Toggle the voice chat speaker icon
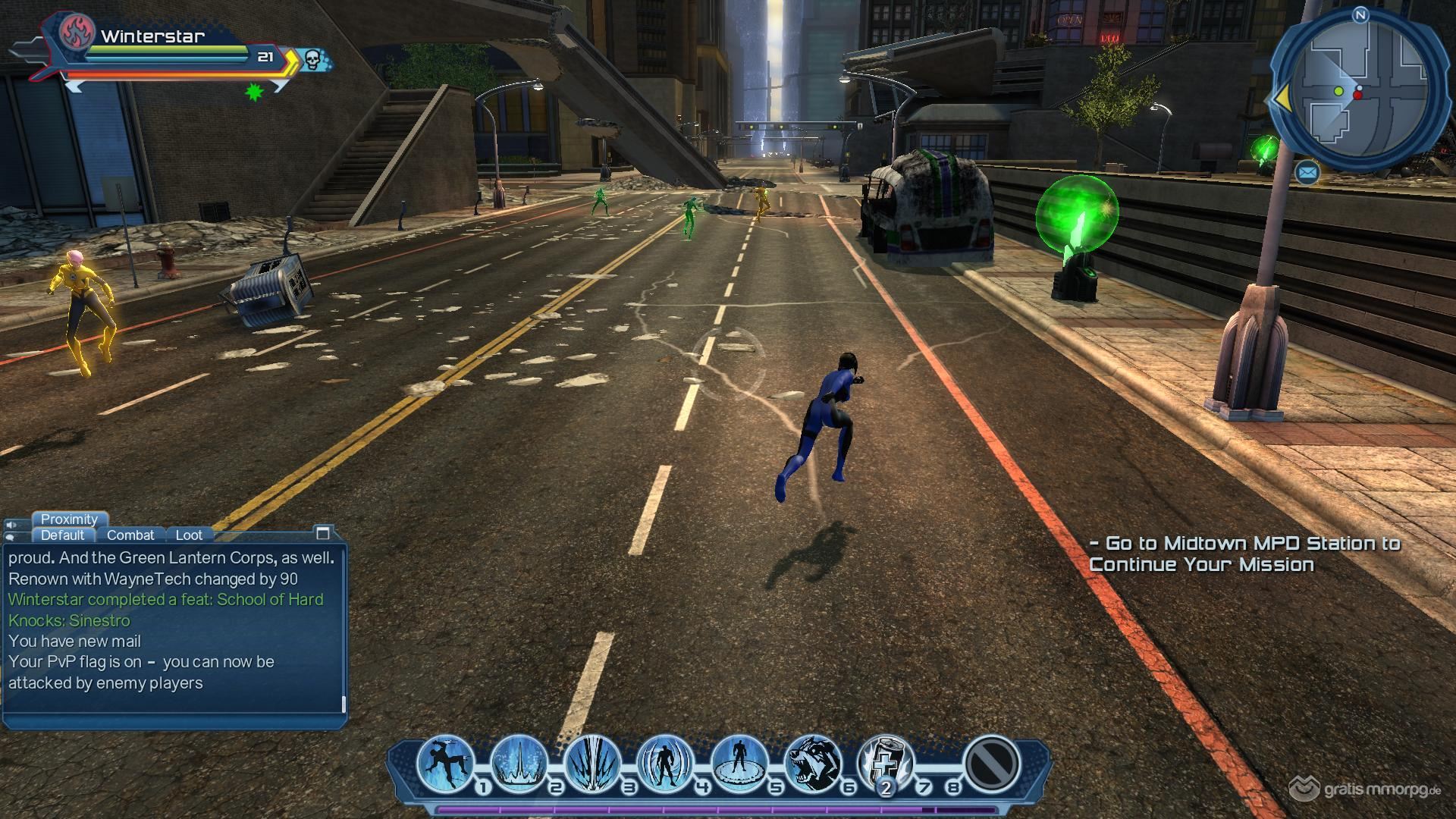 tap(11, 525)
